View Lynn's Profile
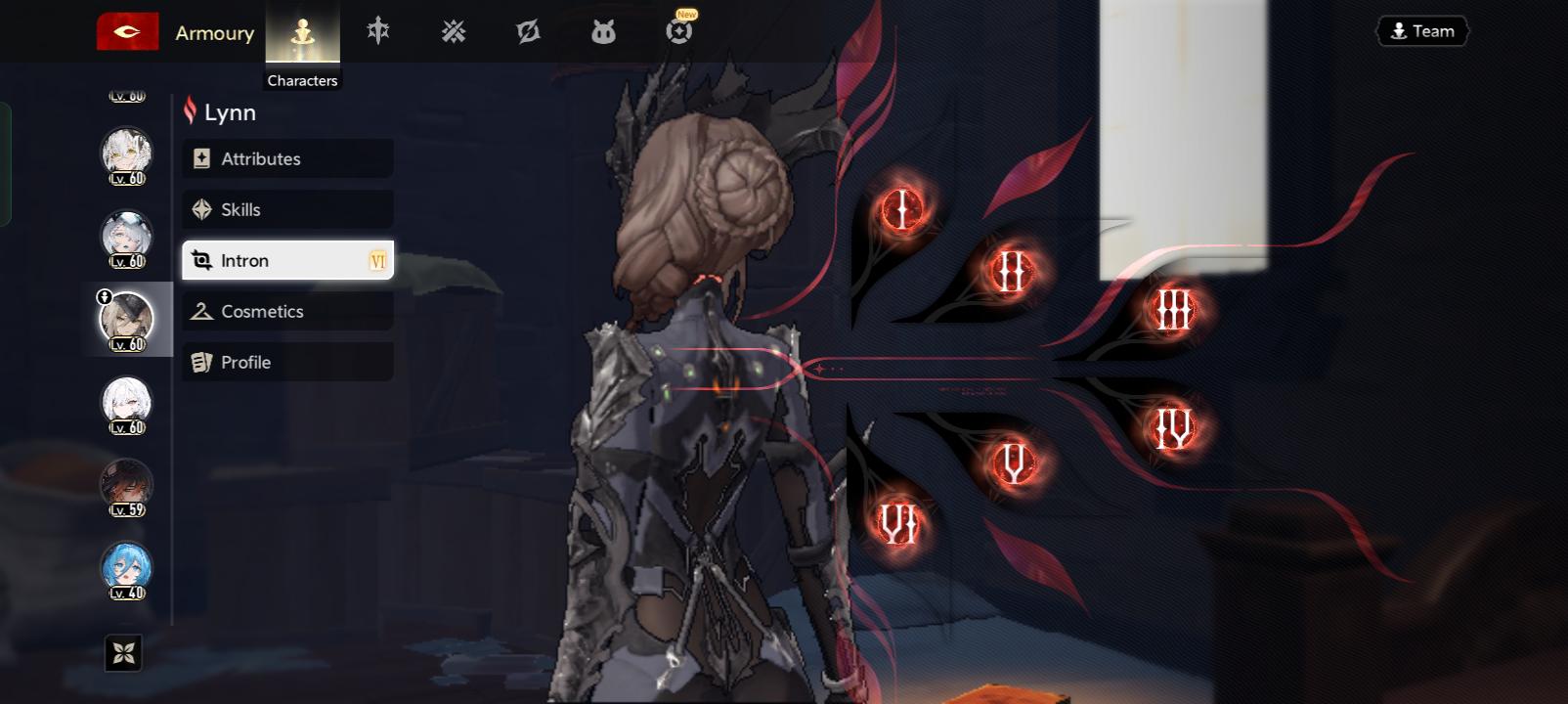The image size is (1568, 704). coord(287,362)
